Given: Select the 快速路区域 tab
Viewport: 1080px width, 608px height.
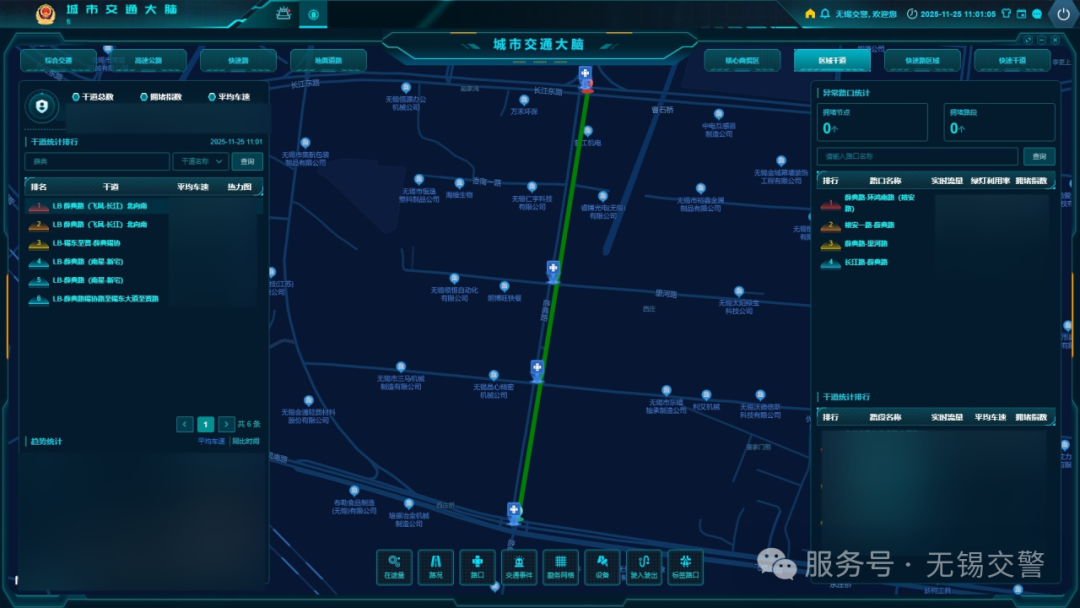Looking at the screenshot, I should pos(922,60).
